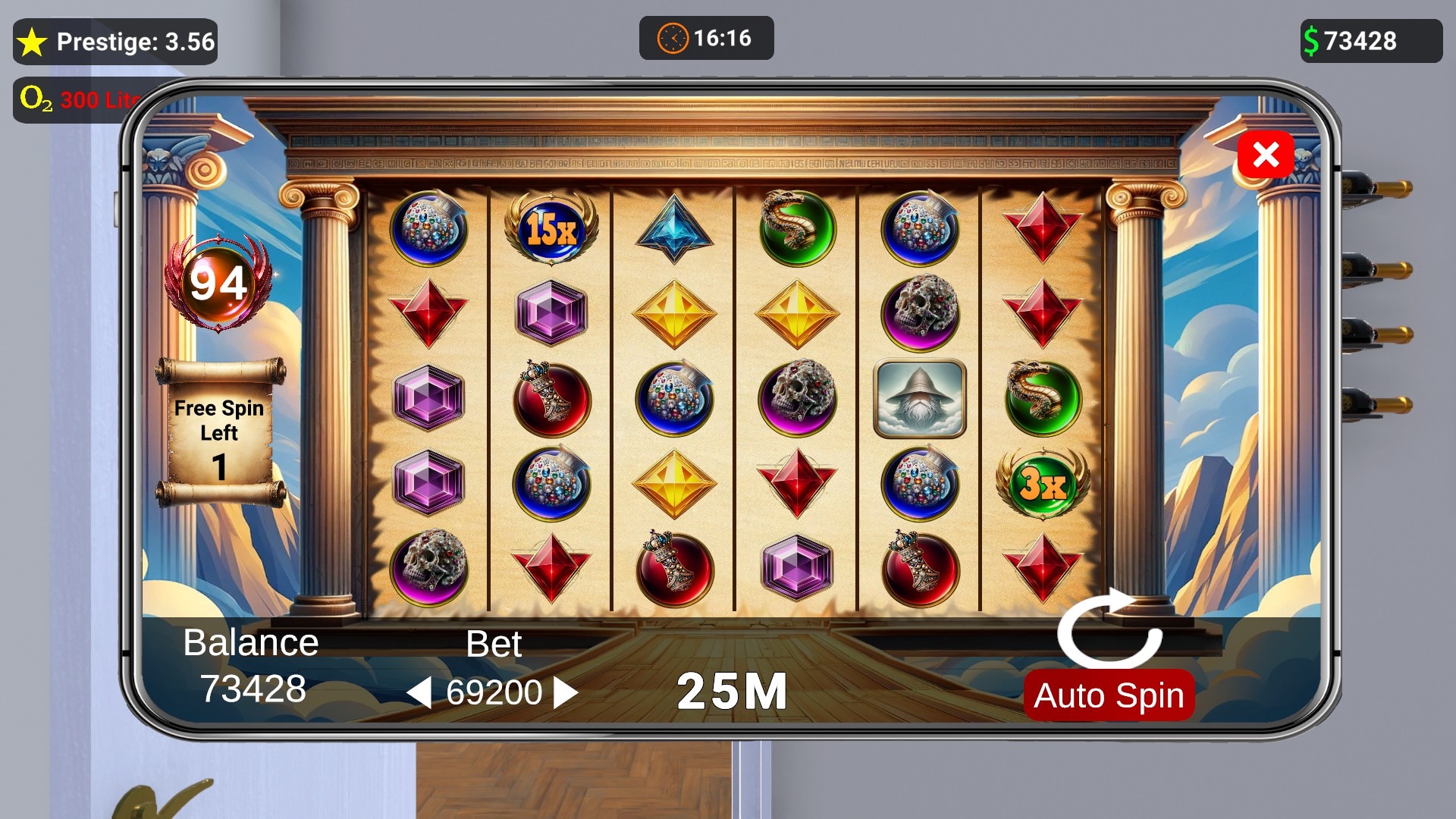The image size is (1456, 819).
Task: Increase the bet with the right arrow
Action: [566, 692]
